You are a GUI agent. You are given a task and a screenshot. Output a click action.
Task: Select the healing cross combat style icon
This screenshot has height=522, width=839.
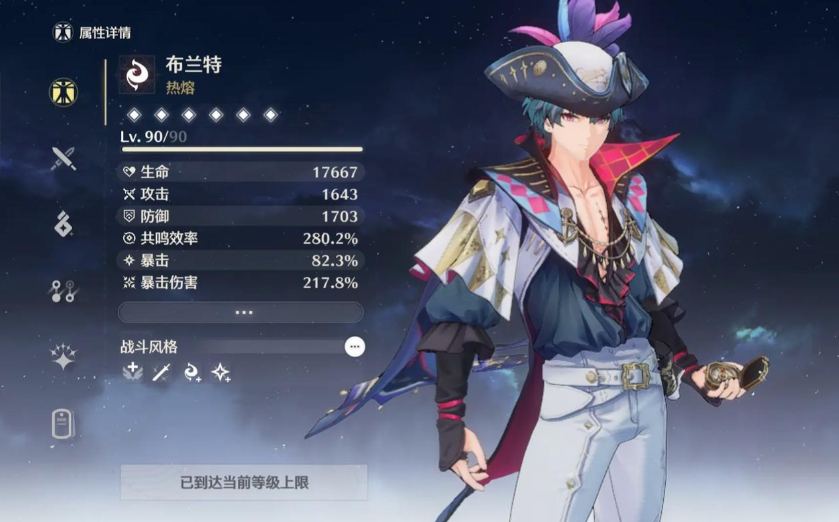(x=132, y=373)
